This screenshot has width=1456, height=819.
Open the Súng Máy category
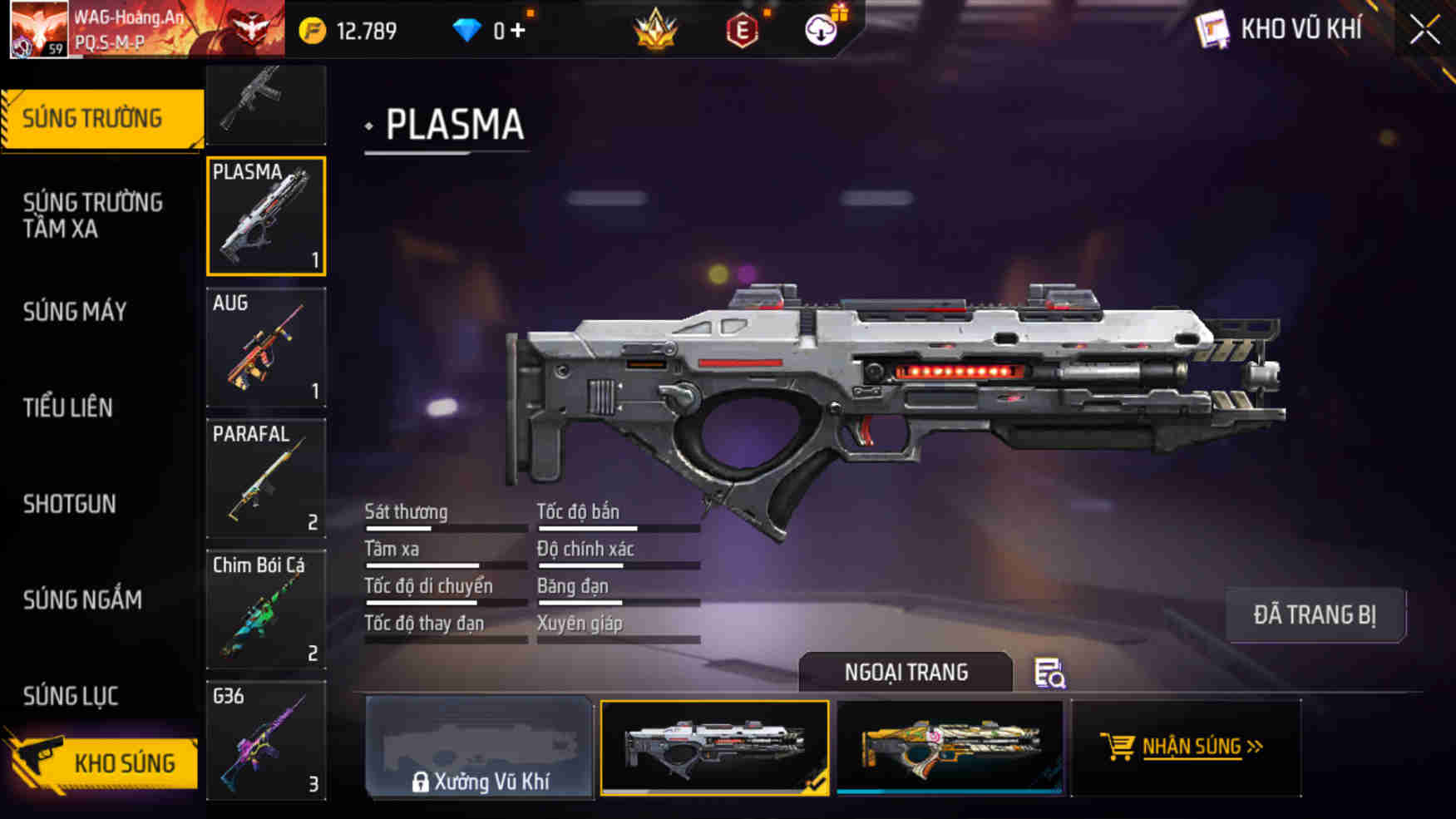point(75,312)
